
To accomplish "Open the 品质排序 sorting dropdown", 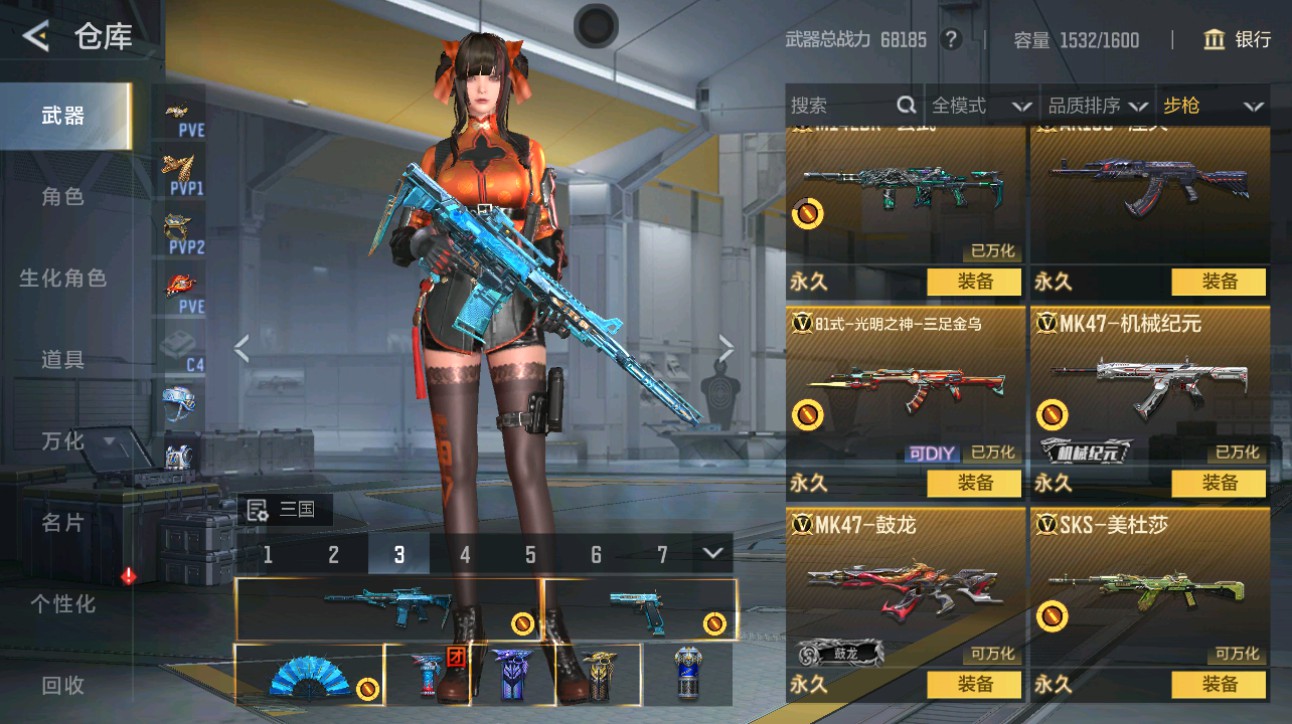I will click(1097, 105).
